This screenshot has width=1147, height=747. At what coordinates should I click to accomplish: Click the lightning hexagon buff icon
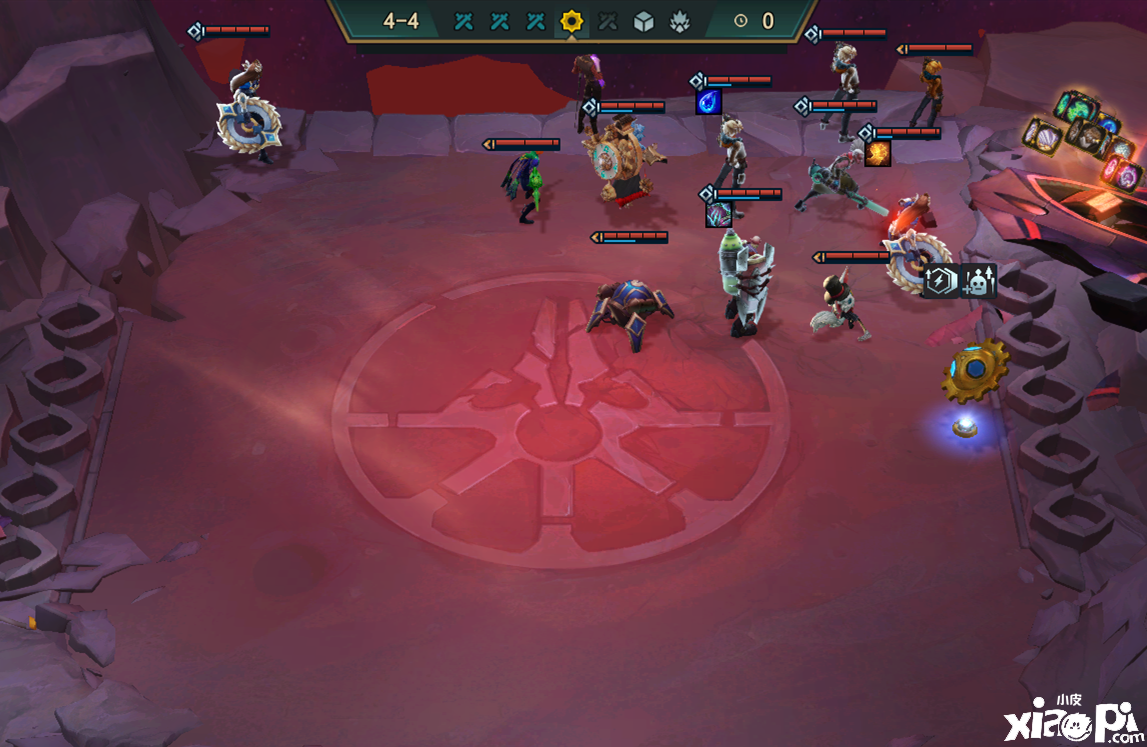(940, 282)
